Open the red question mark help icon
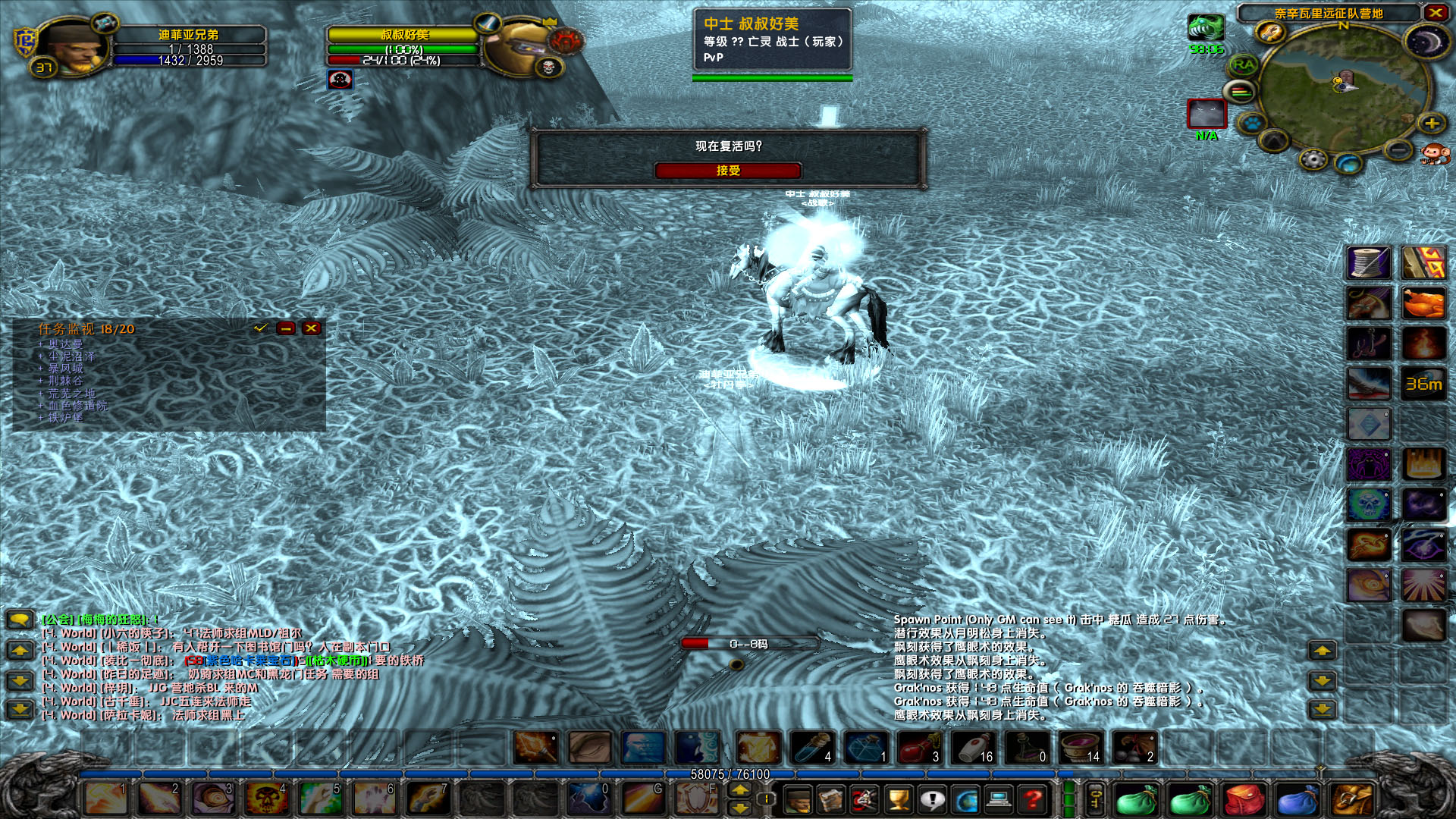Image resolution: width=1456 pixels, height=819 pixels. 1034,799
